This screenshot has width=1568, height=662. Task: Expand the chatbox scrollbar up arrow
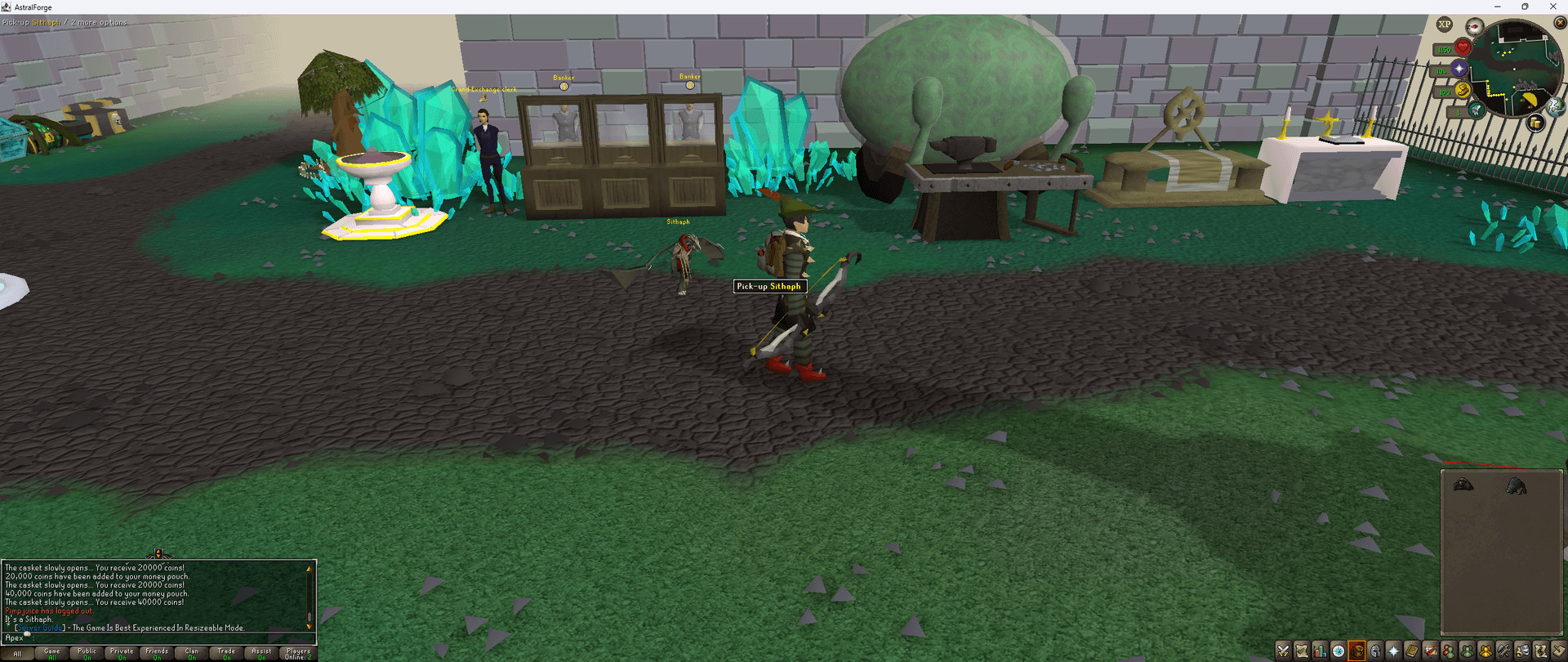[309, 568]
